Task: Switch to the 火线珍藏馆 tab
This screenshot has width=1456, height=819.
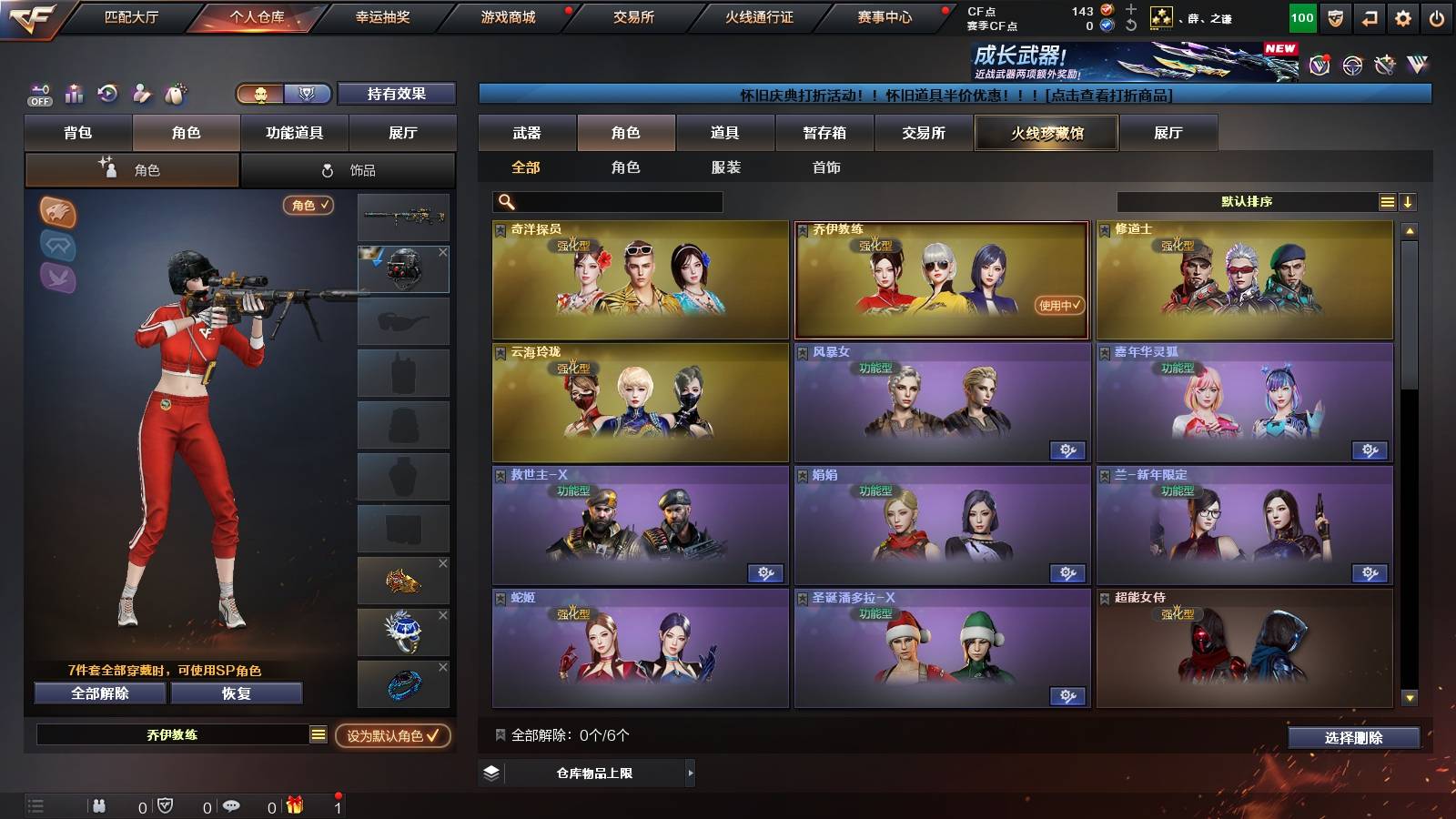Action: click(1046, 133)
